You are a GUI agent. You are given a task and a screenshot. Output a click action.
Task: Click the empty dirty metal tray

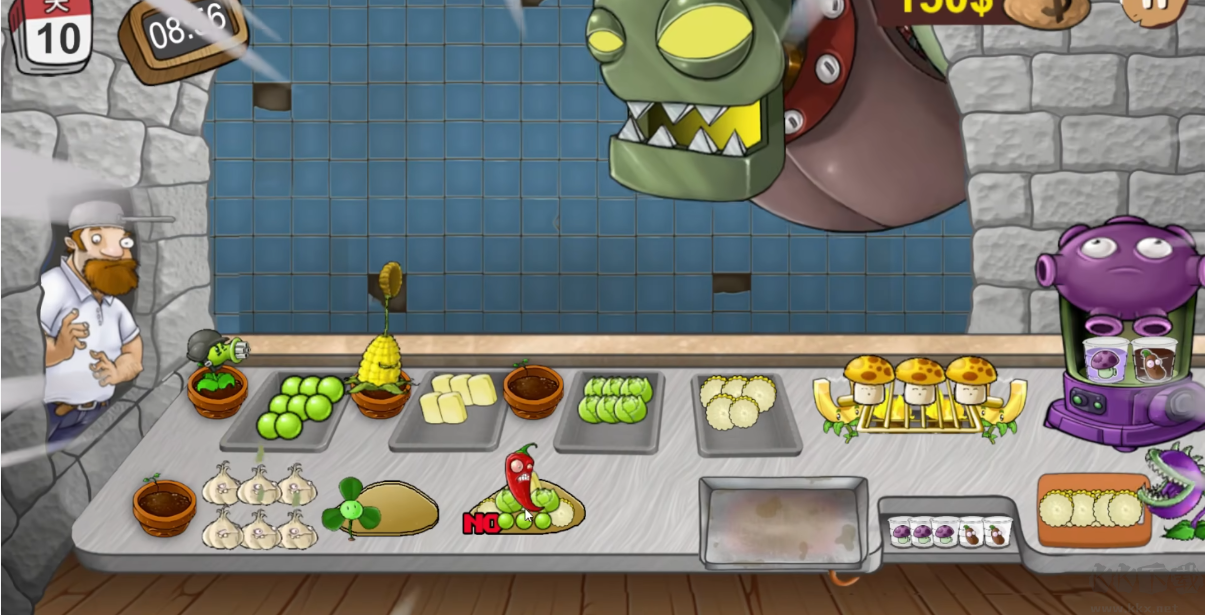[x=782, y=521]
